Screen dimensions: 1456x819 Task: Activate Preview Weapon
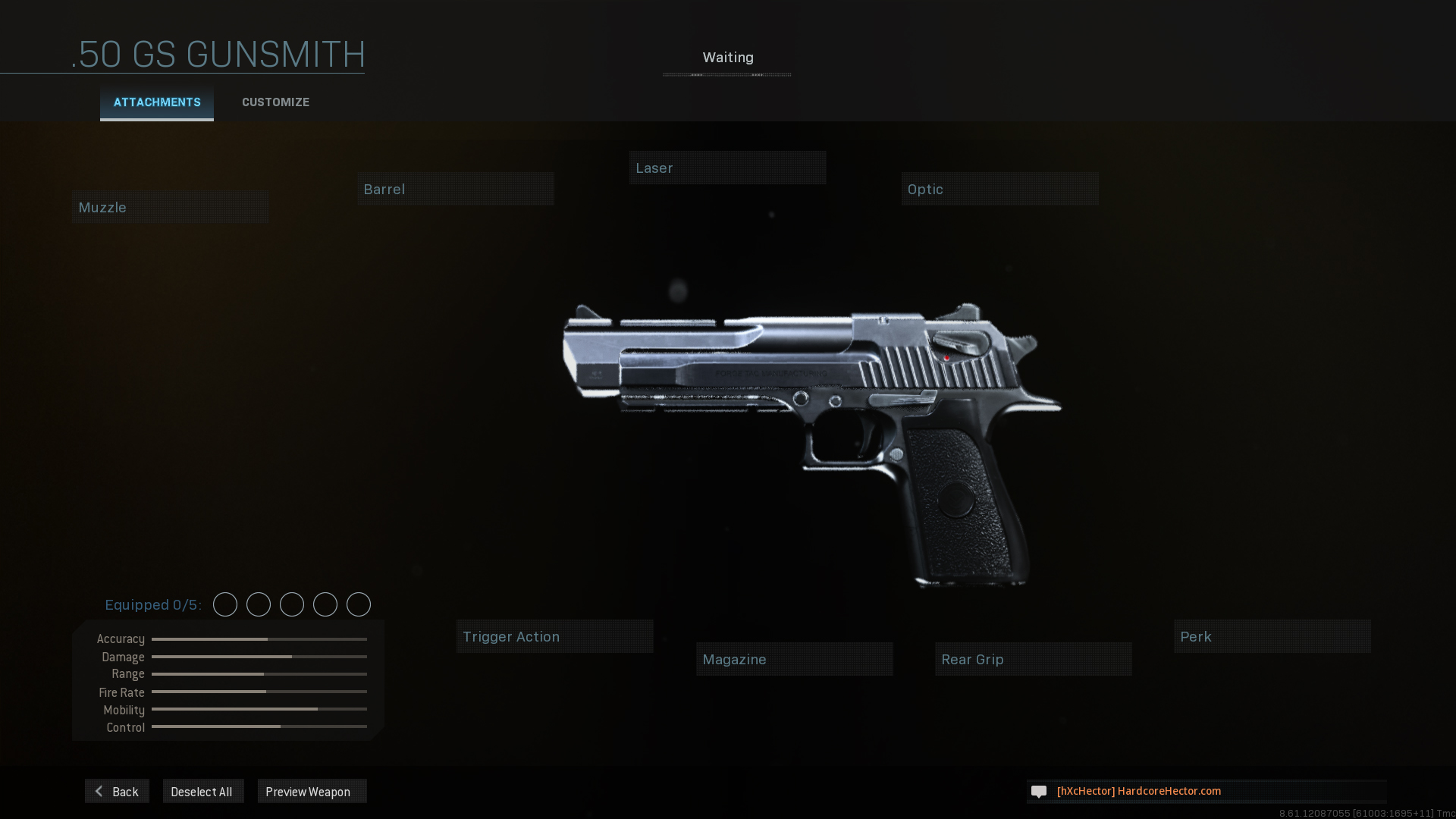(x=312, y=791)
